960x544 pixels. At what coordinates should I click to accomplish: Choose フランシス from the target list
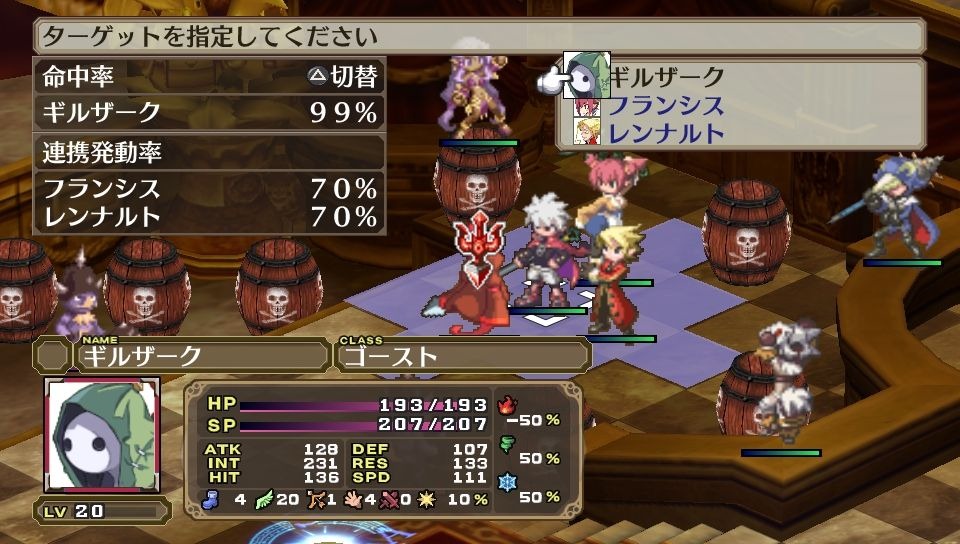click(666, 105)
